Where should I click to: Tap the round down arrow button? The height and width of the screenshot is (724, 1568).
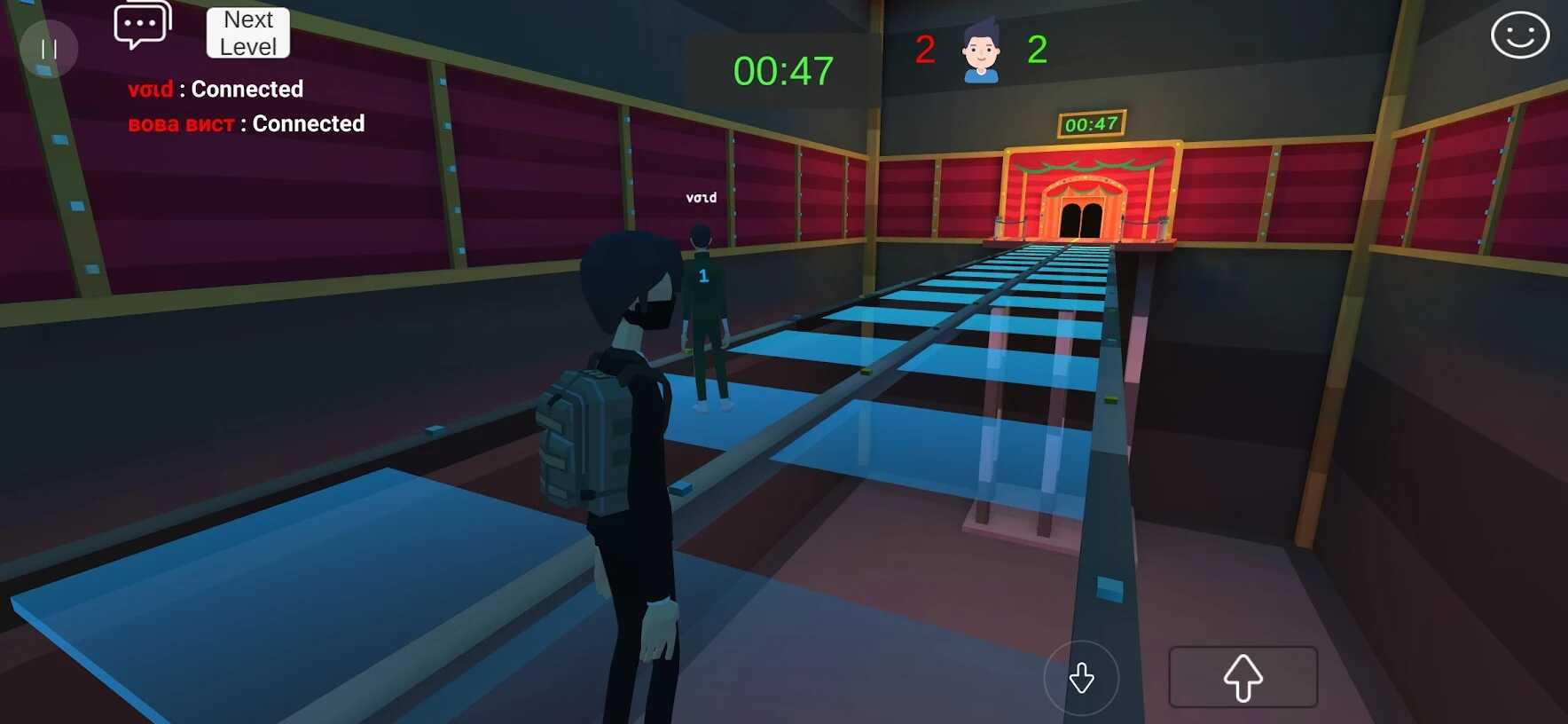pos(1081,678)
